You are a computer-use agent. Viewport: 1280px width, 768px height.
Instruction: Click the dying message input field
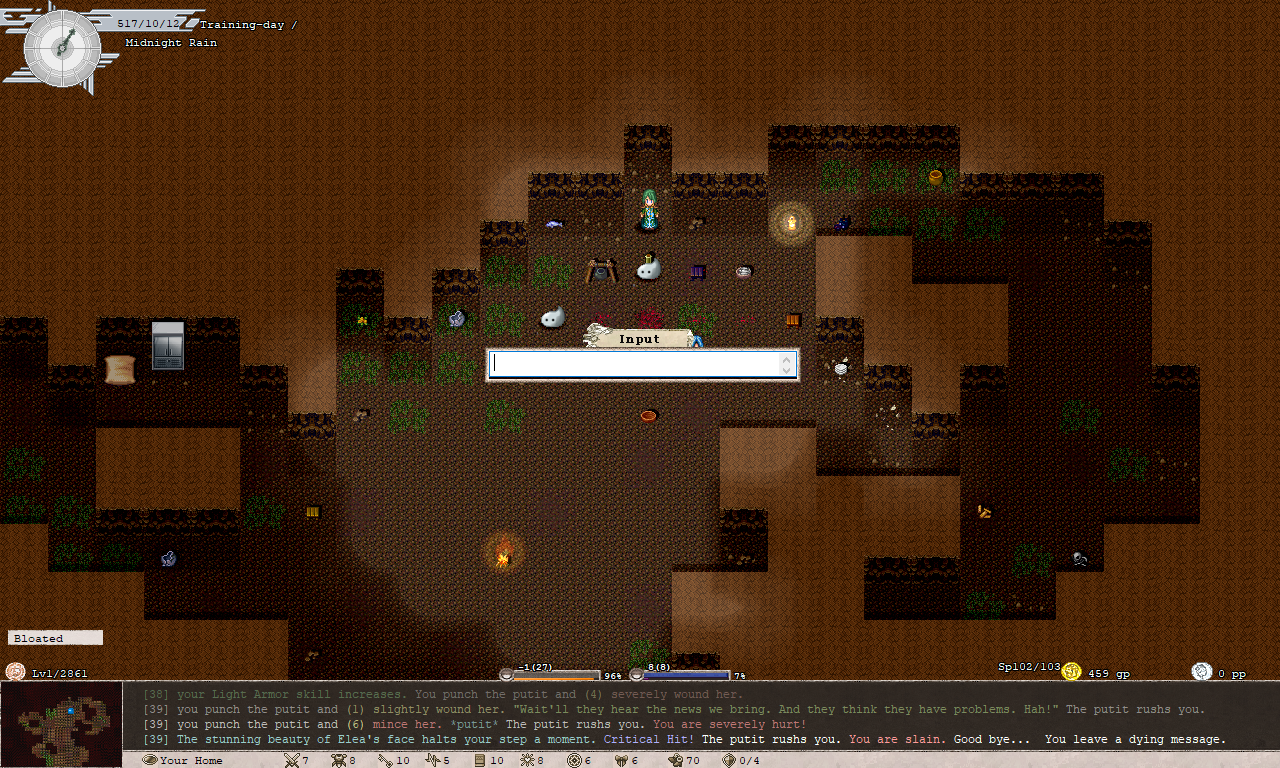coord(635,365)
